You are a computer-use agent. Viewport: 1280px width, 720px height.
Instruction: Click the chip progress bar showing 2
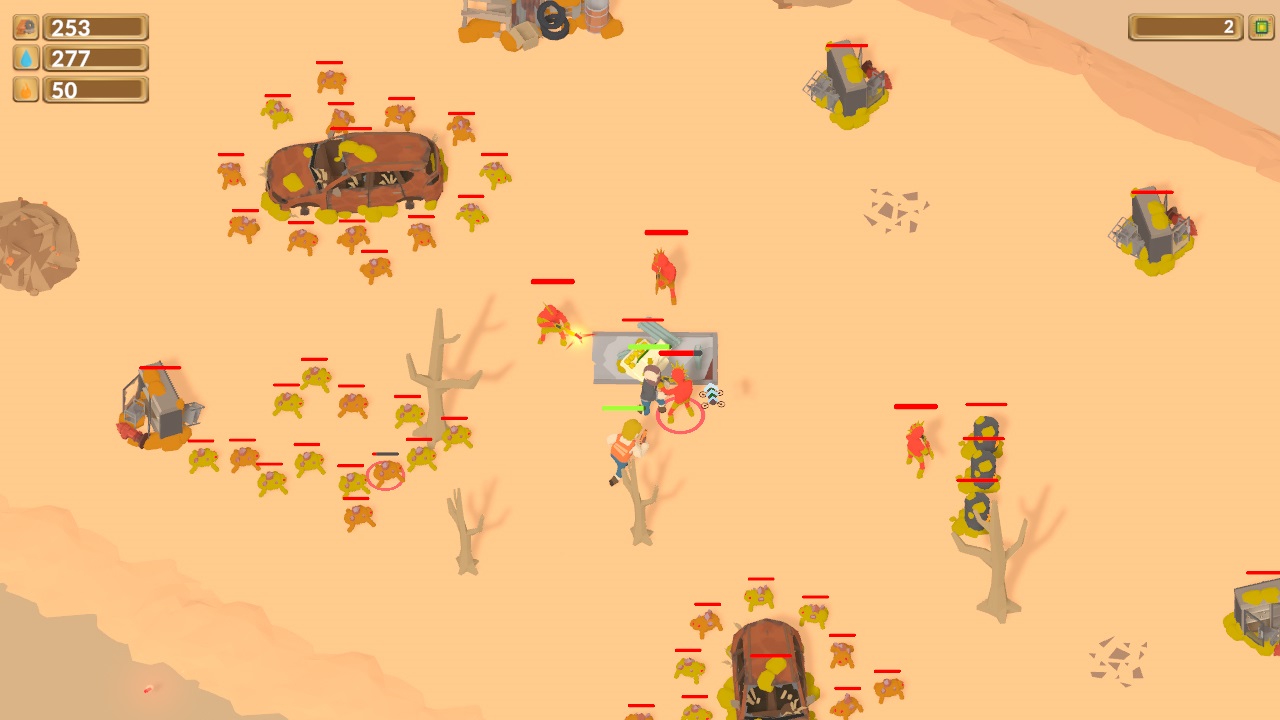click(1183, 29)
